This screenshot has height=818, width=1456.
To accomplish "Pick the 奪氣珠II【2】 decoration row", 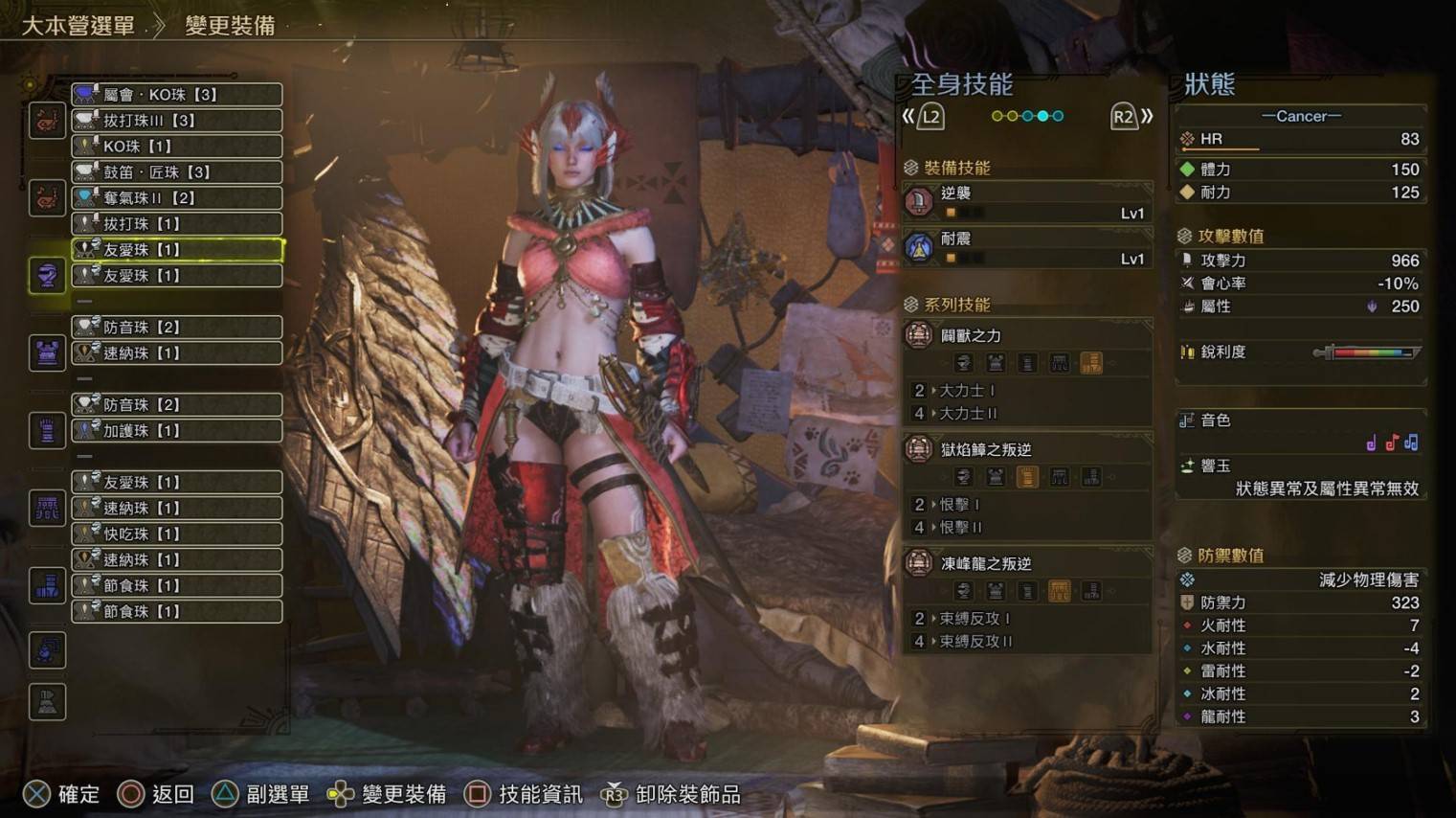I will [x=177, y=198].
